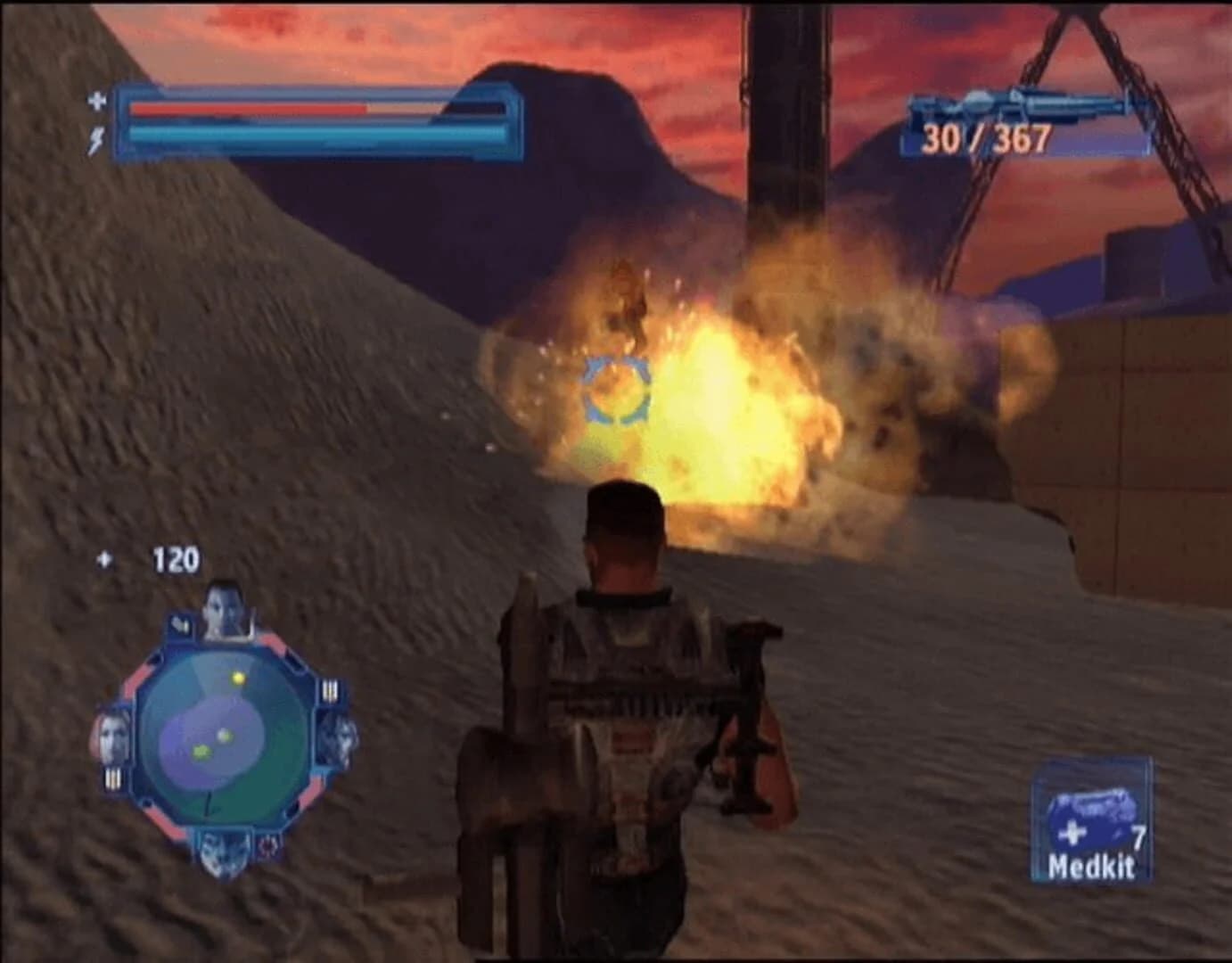Open the ammo counter panel showing 30/367
Viewport: 1232px width, 963px height.
pos(986,138)
